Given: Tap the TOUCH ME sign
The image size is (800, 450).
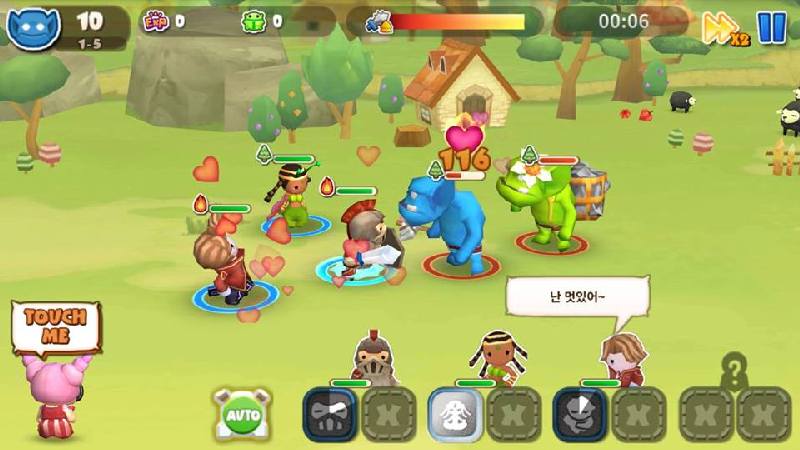Looking at the screenshot, I should pos(56,328).
